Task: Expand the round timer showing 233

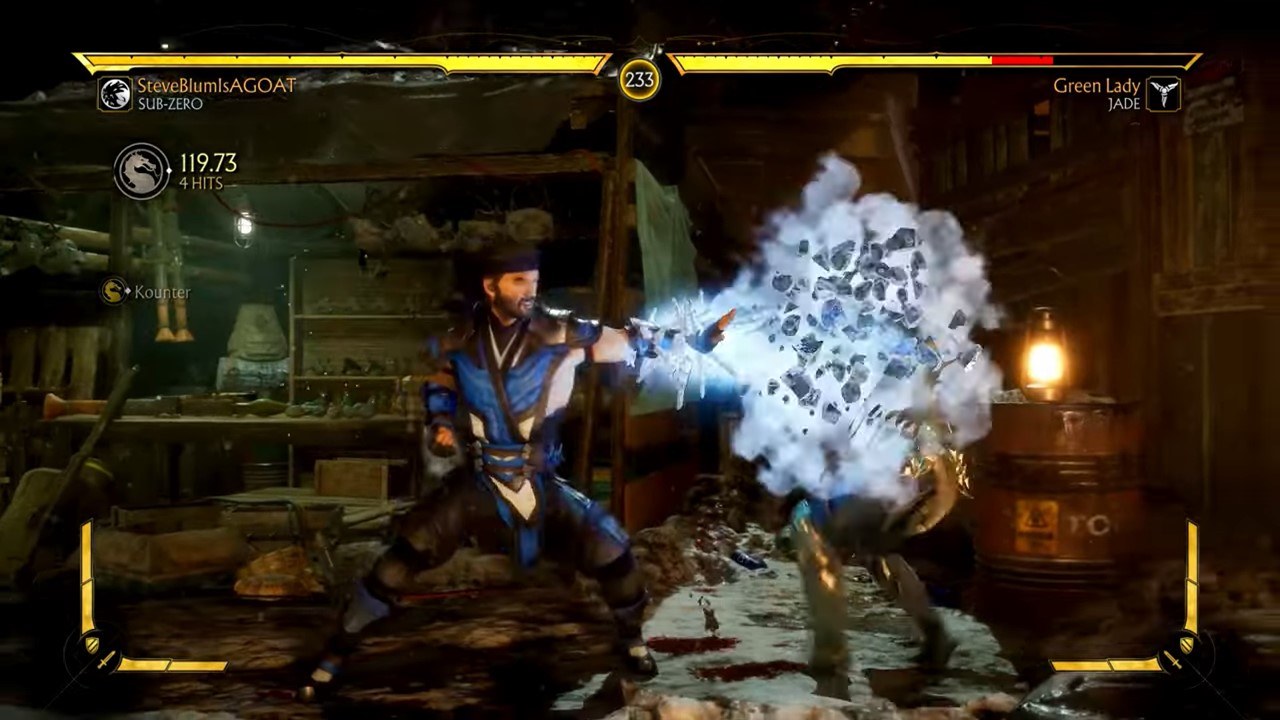Action: pyautogui.click(x=640, y=77)
